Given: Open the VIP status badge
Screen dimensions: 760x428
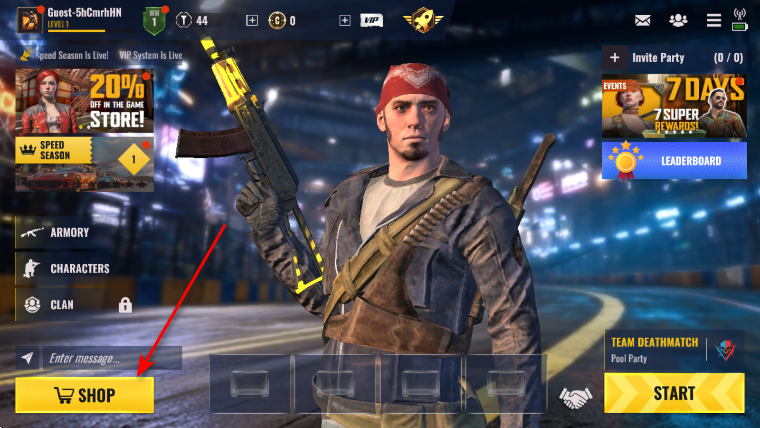Looking at the screenshot, I should (371, 20).
